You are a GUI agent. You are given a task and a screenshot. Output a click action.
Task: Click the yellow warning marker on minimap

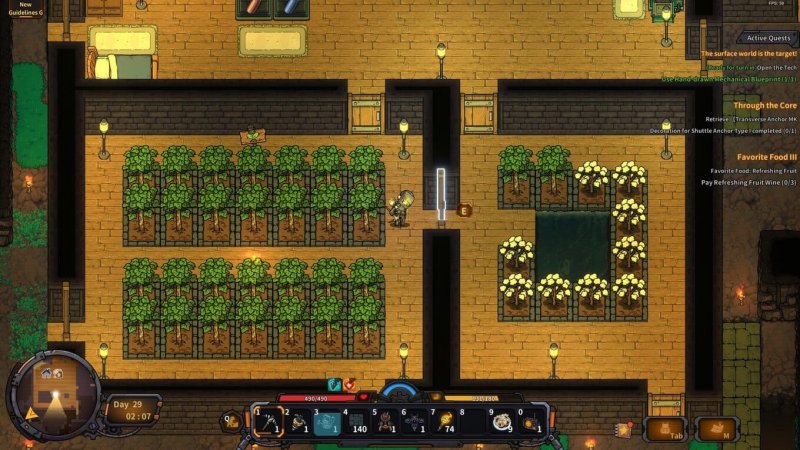[x=33, y=412]
